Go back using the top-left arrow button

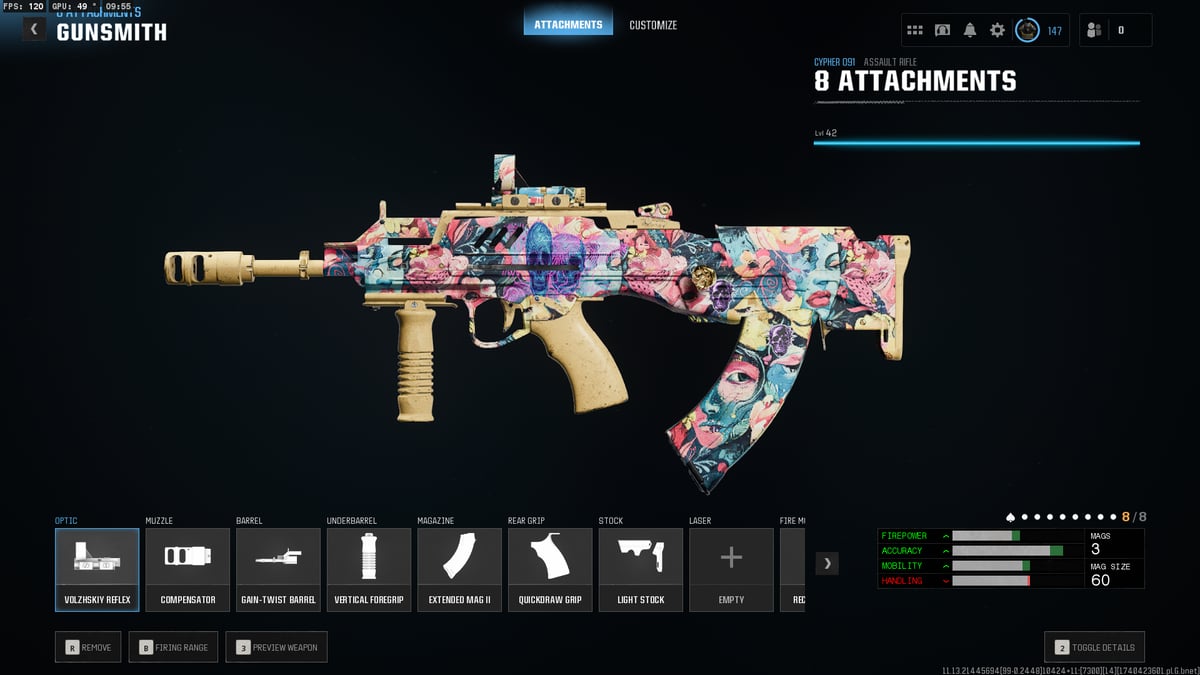(34, 29)
